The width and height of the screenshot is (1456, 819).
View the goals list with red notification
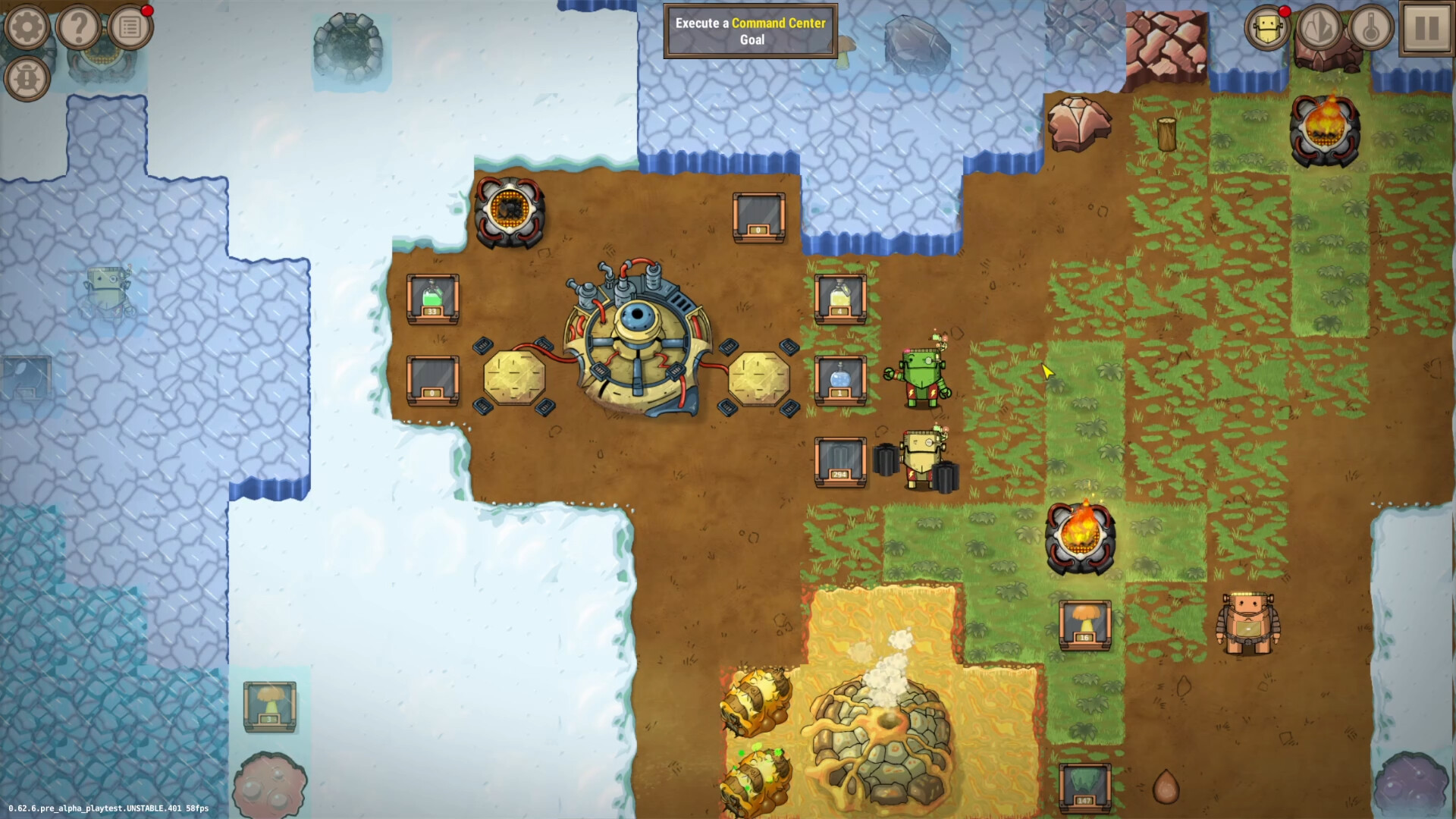[130, 27]
